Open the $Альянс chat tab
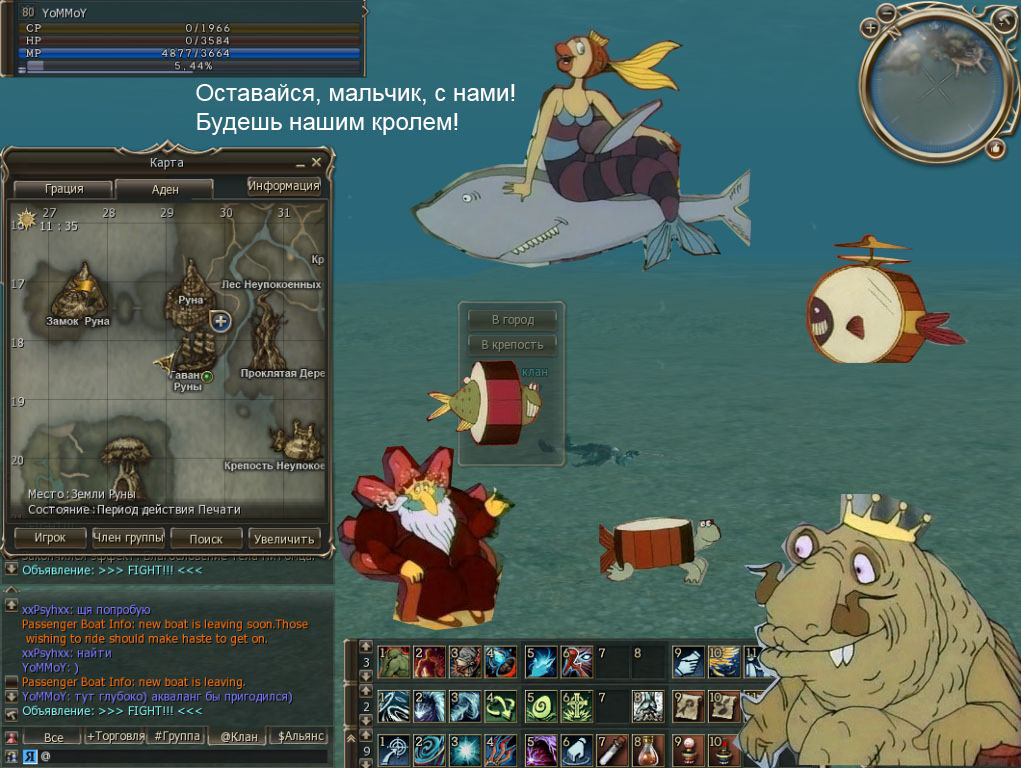Viewport: 1021px width, 768px height. click(301, 737)
